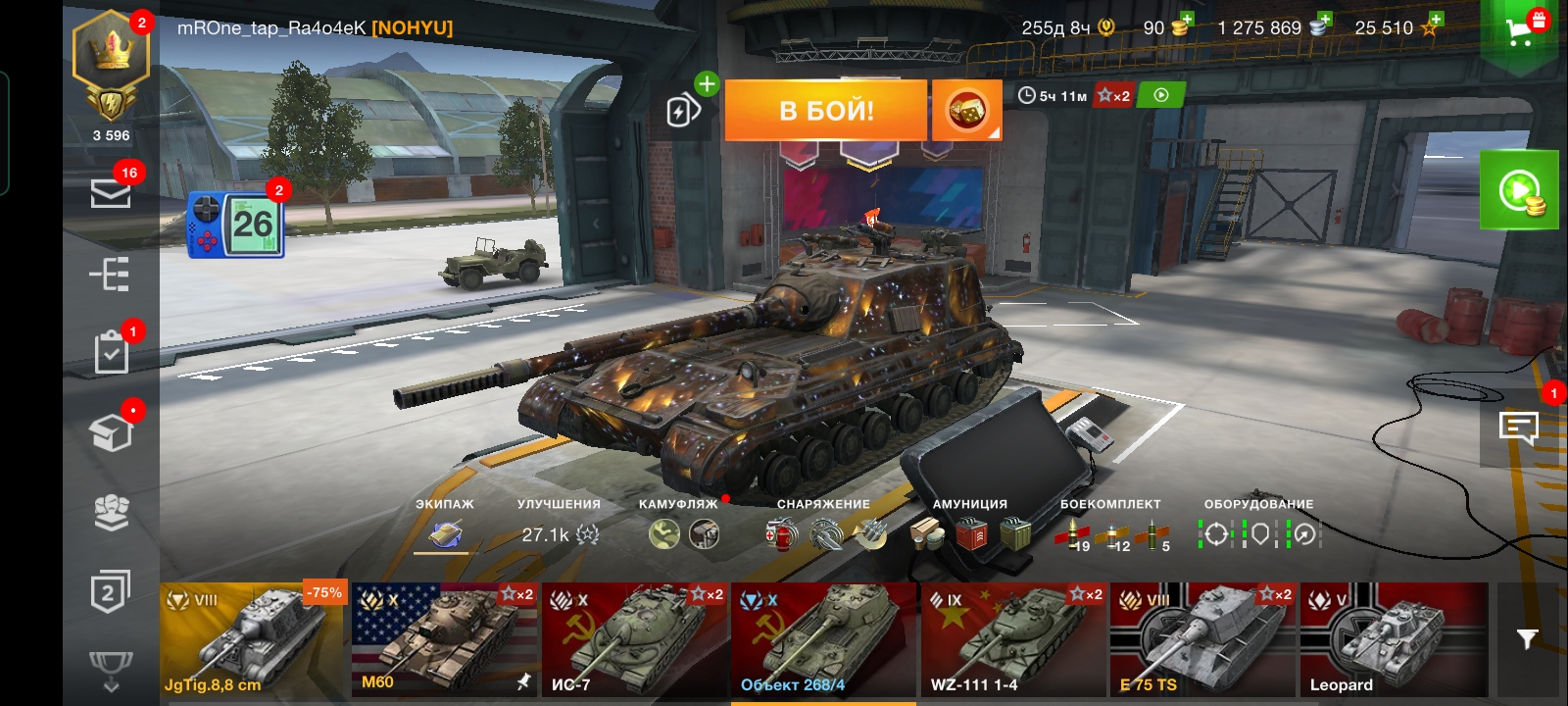Open the game mode dice selector
This screenshot has width=1568, height=706.
[966, 110]
